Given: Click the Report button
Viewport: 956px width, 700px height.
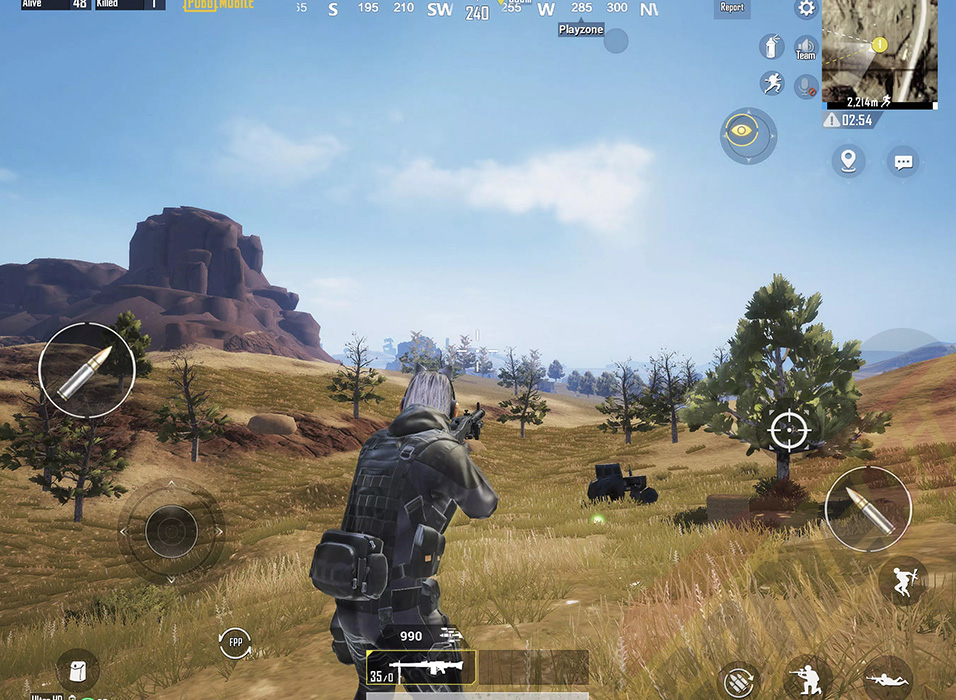Looking at the screenshot, I should pyautogui.click(x=732, y=8).
